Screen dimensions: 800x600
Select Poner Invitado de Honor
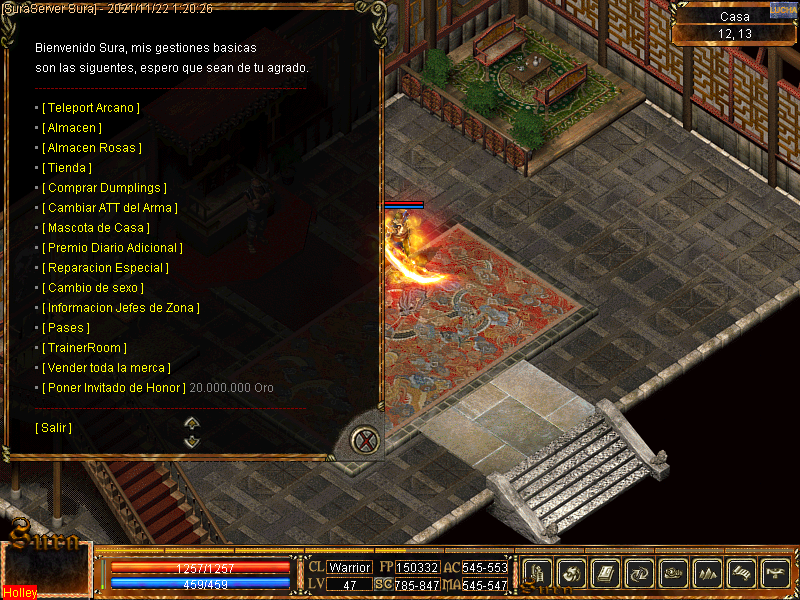coord(113,388)
